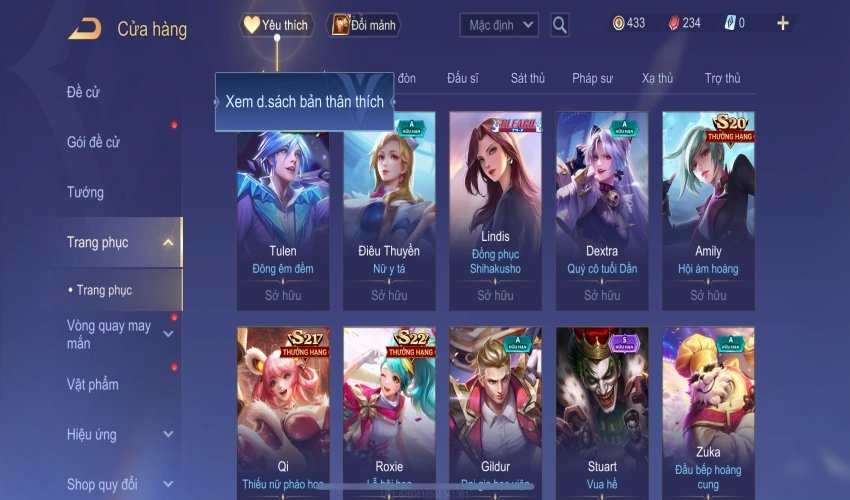Open the Vật phẩm items section
The height and width of the screenshot is (500, 850).
tap(92, 384)
